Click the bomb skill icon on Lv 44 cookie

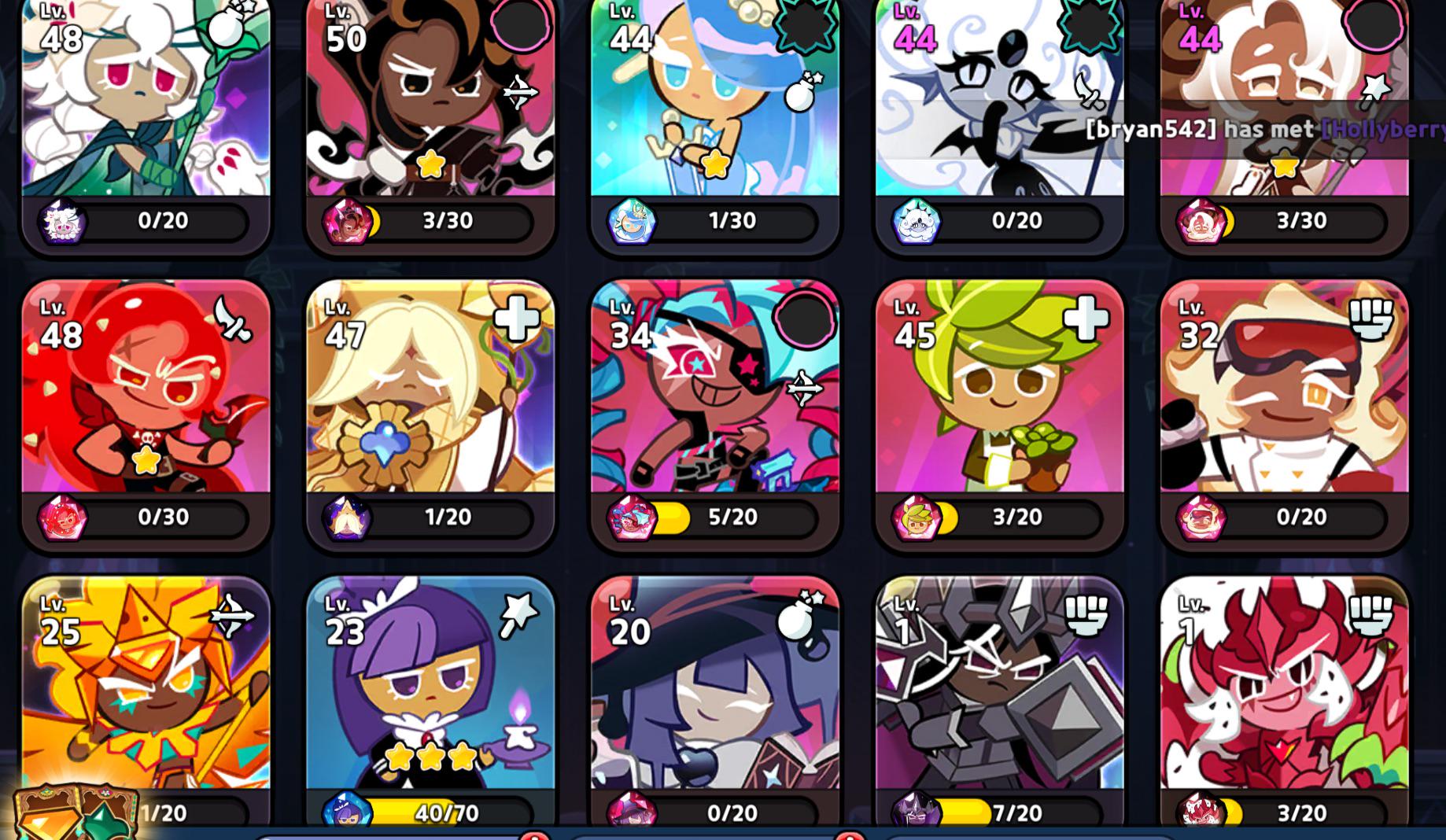(799, 95)
